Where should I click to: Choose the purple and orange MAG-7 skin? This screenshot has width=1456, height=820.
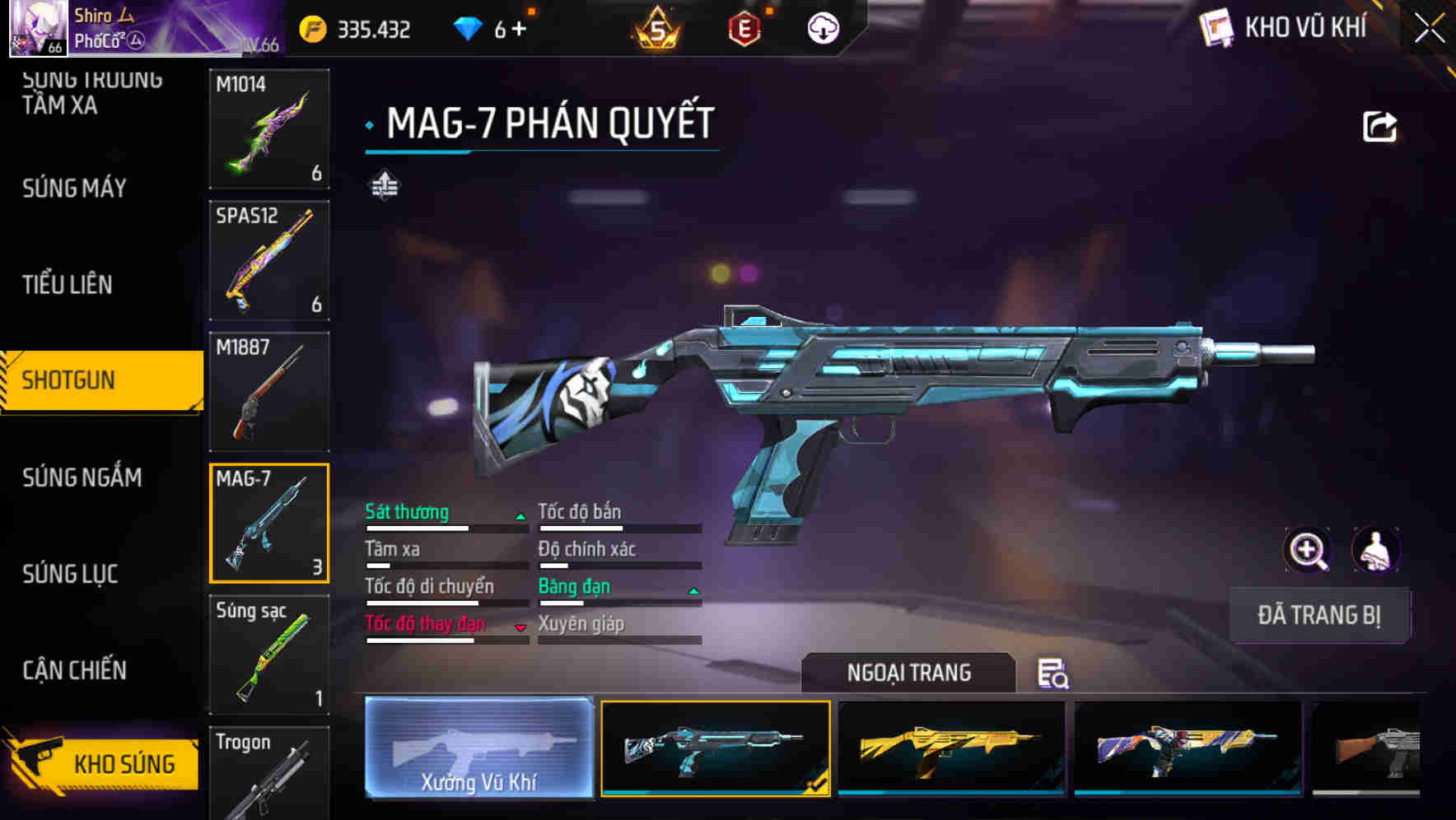(x=1188, y=748)
